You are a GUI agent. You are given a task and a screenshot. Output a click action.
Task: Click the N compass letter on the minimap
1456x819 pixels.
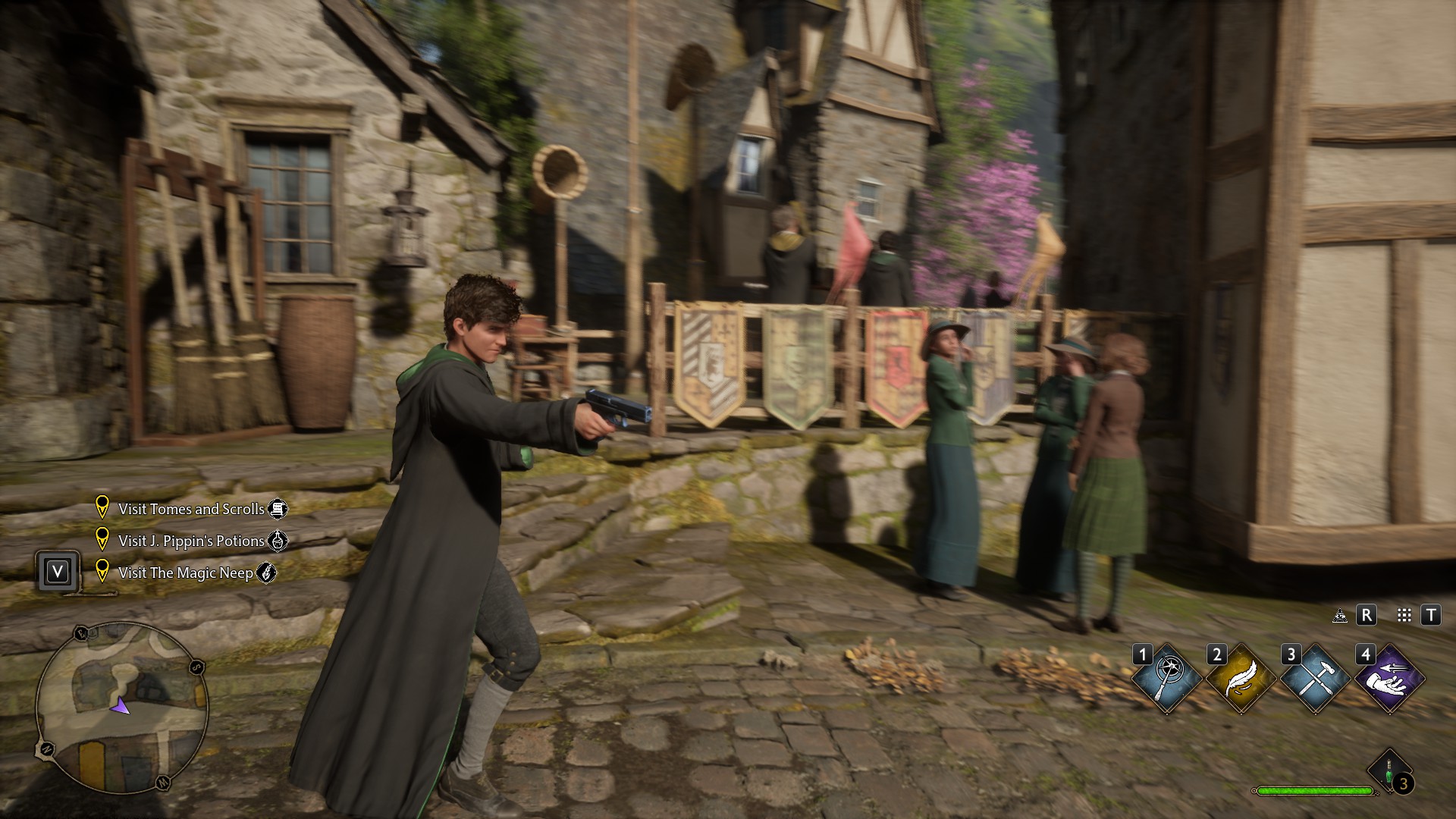click(x=47, y=748)
